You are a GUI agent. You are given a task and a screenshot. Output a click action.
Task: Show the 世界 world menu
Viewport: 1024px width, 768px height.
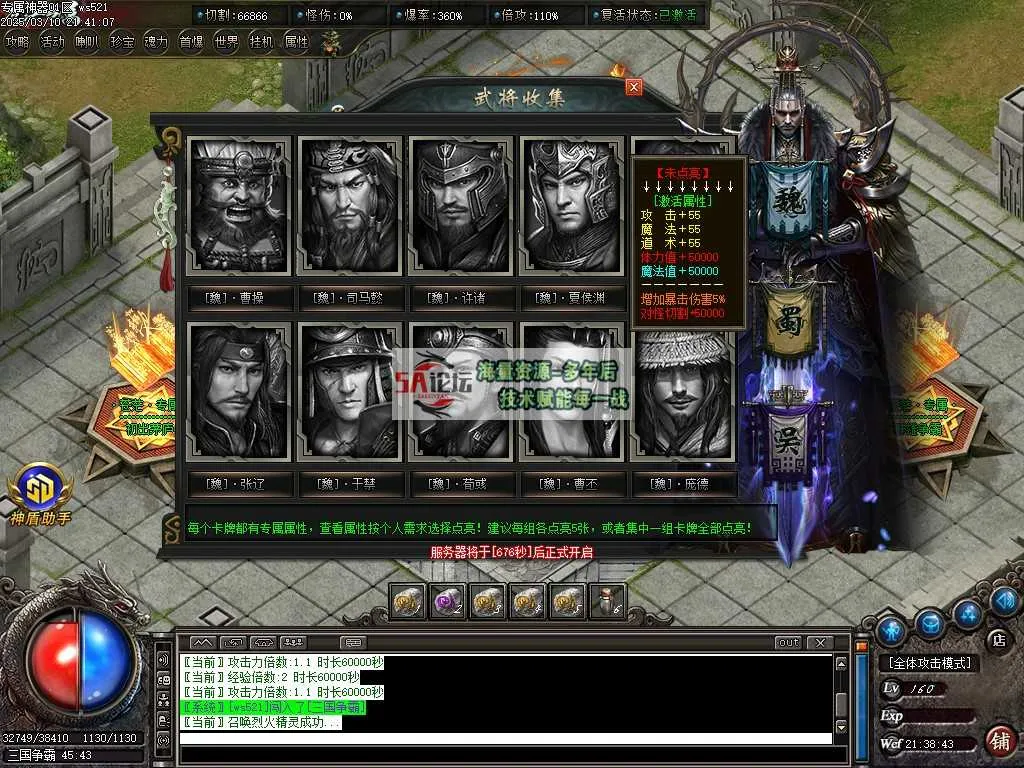tap(227, 42)
